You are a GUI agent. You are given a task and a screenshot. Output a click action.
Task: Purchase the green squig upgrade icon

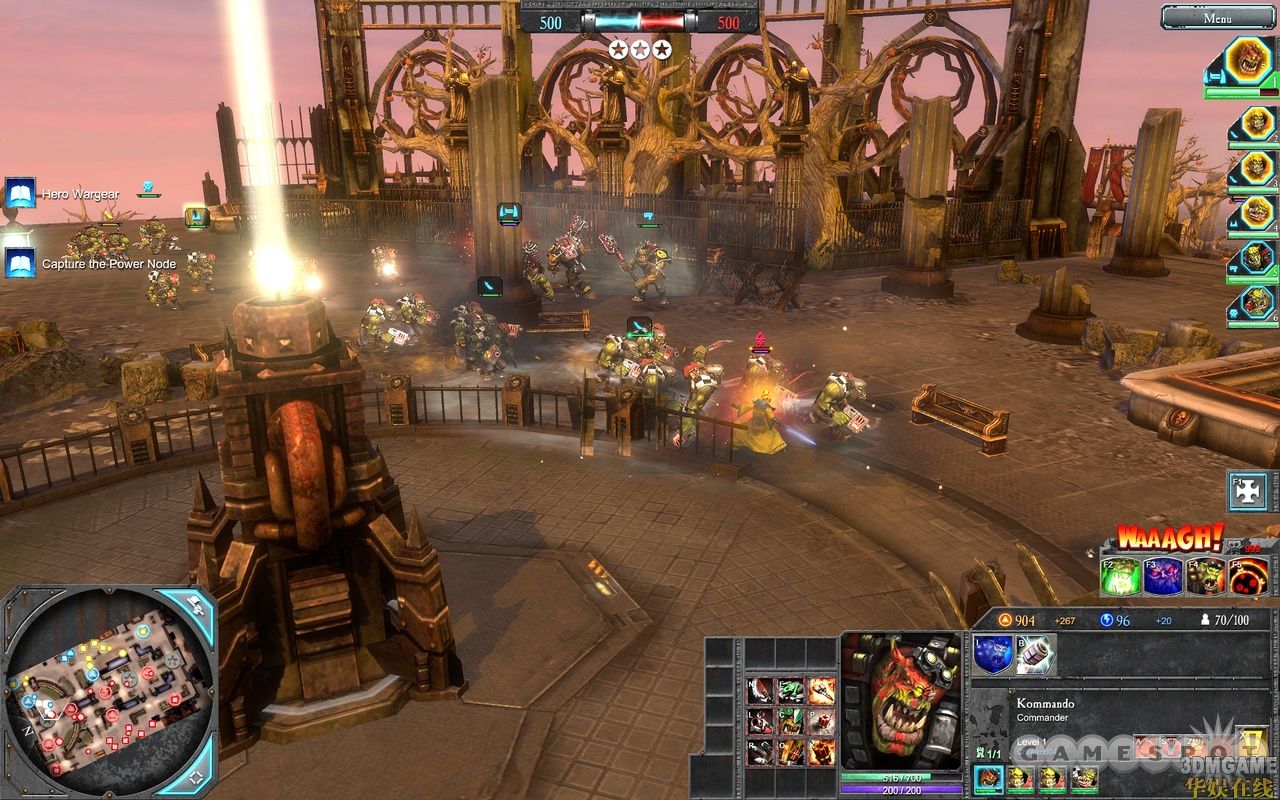click(791, 690)
